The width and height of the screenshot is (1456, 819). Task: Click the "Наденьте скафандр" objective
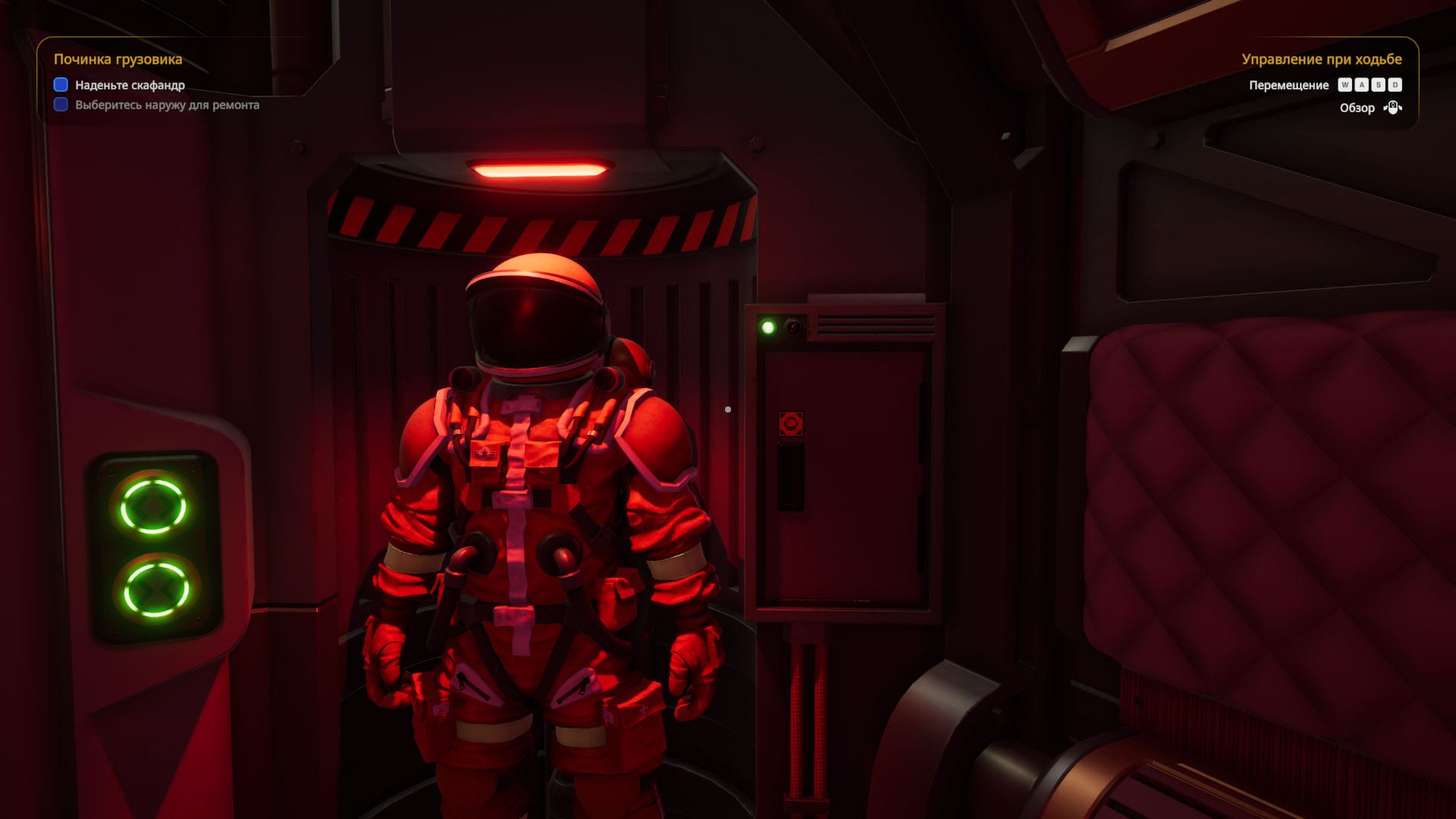[x=130, y=85]
